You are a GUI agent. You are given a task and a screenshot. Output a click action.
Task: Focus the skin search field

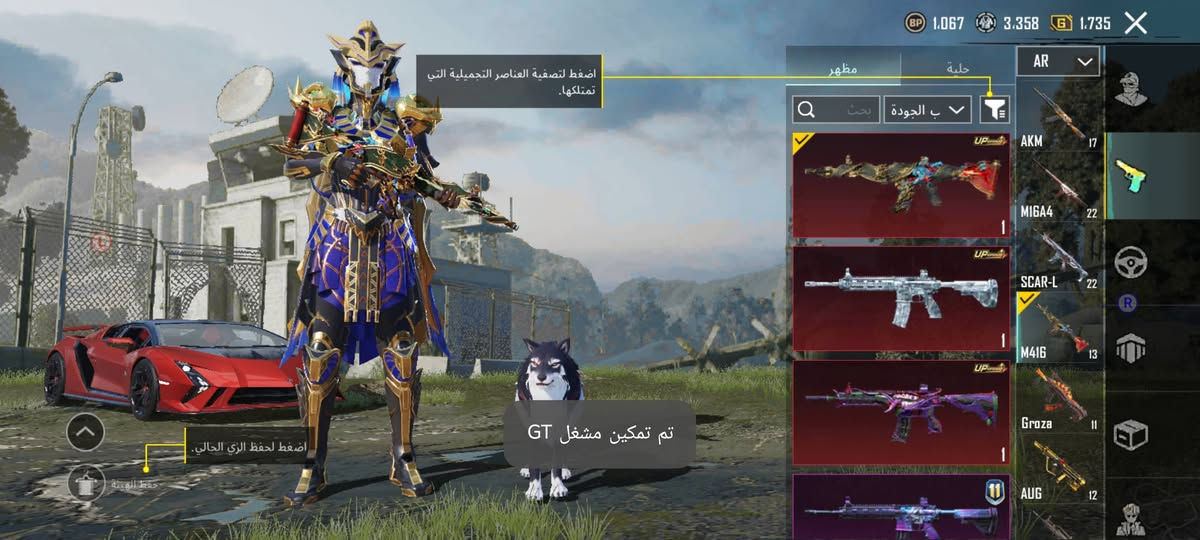[x=837, y=109]
